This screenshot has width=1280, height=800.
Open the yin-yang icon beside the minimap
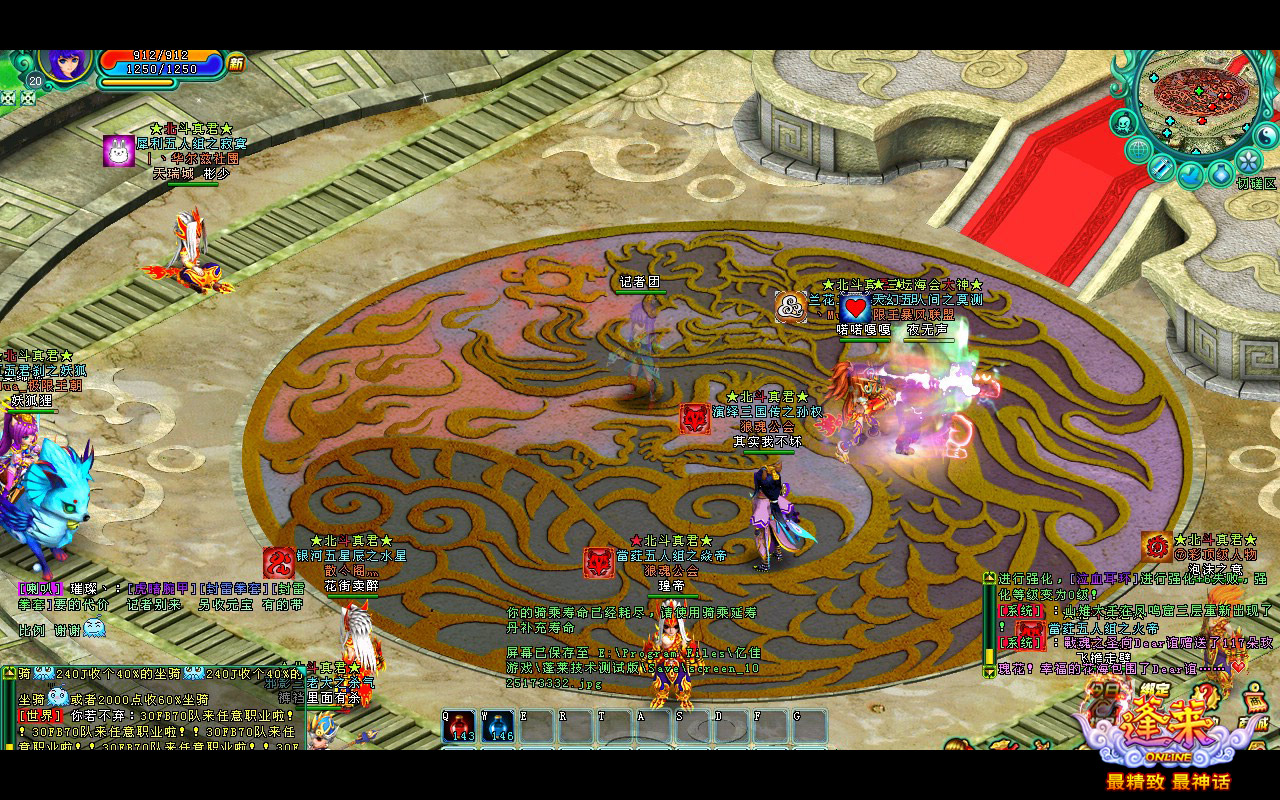(1265, 134)
